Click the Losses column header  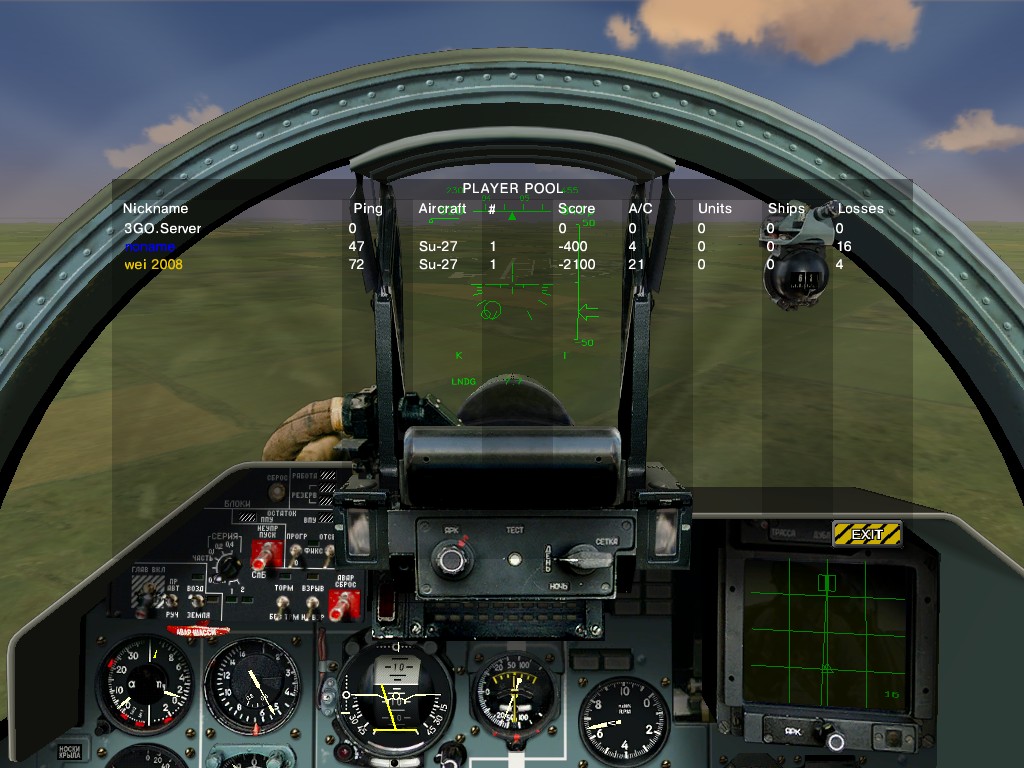[x=860, y=209]
